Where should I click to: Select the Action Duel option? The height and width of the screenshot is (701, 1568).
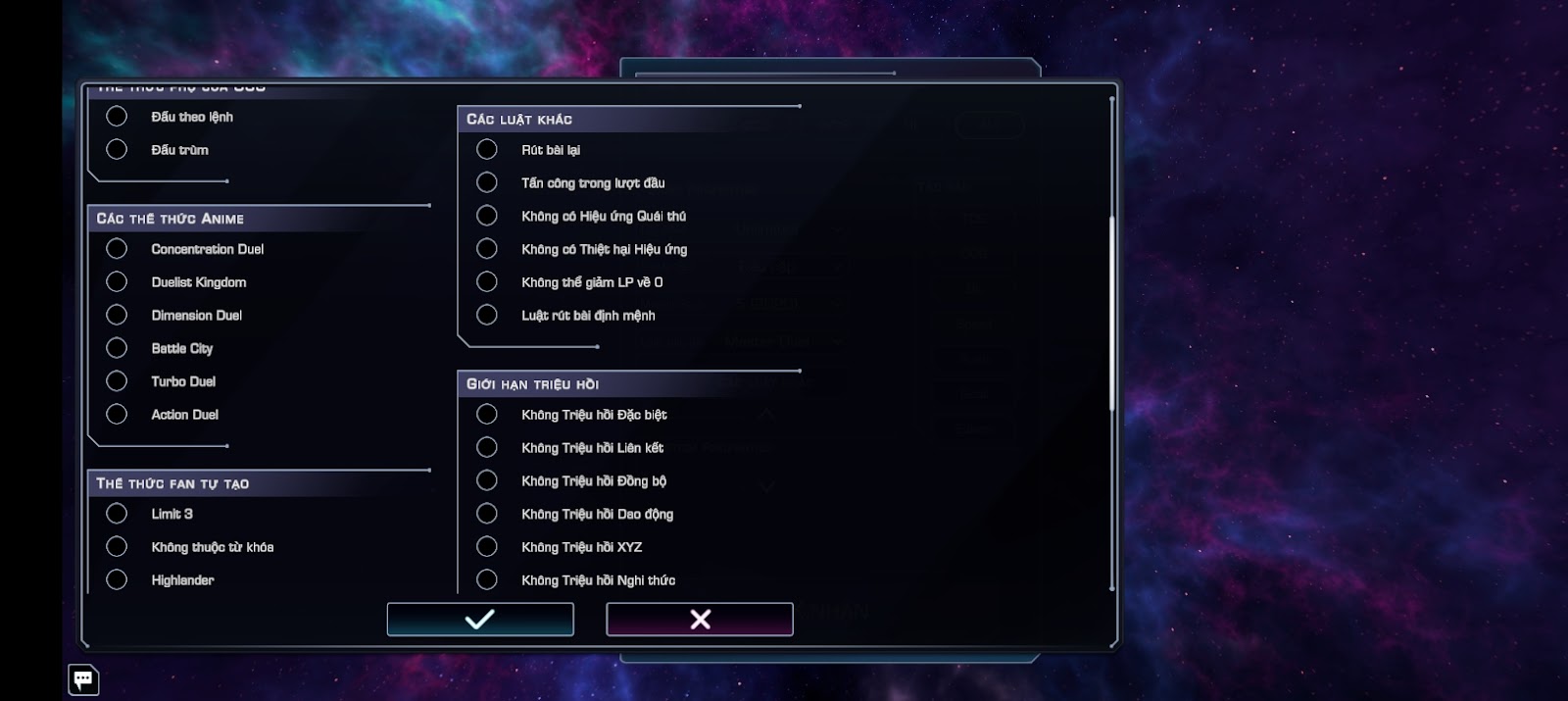click(117, 415)
